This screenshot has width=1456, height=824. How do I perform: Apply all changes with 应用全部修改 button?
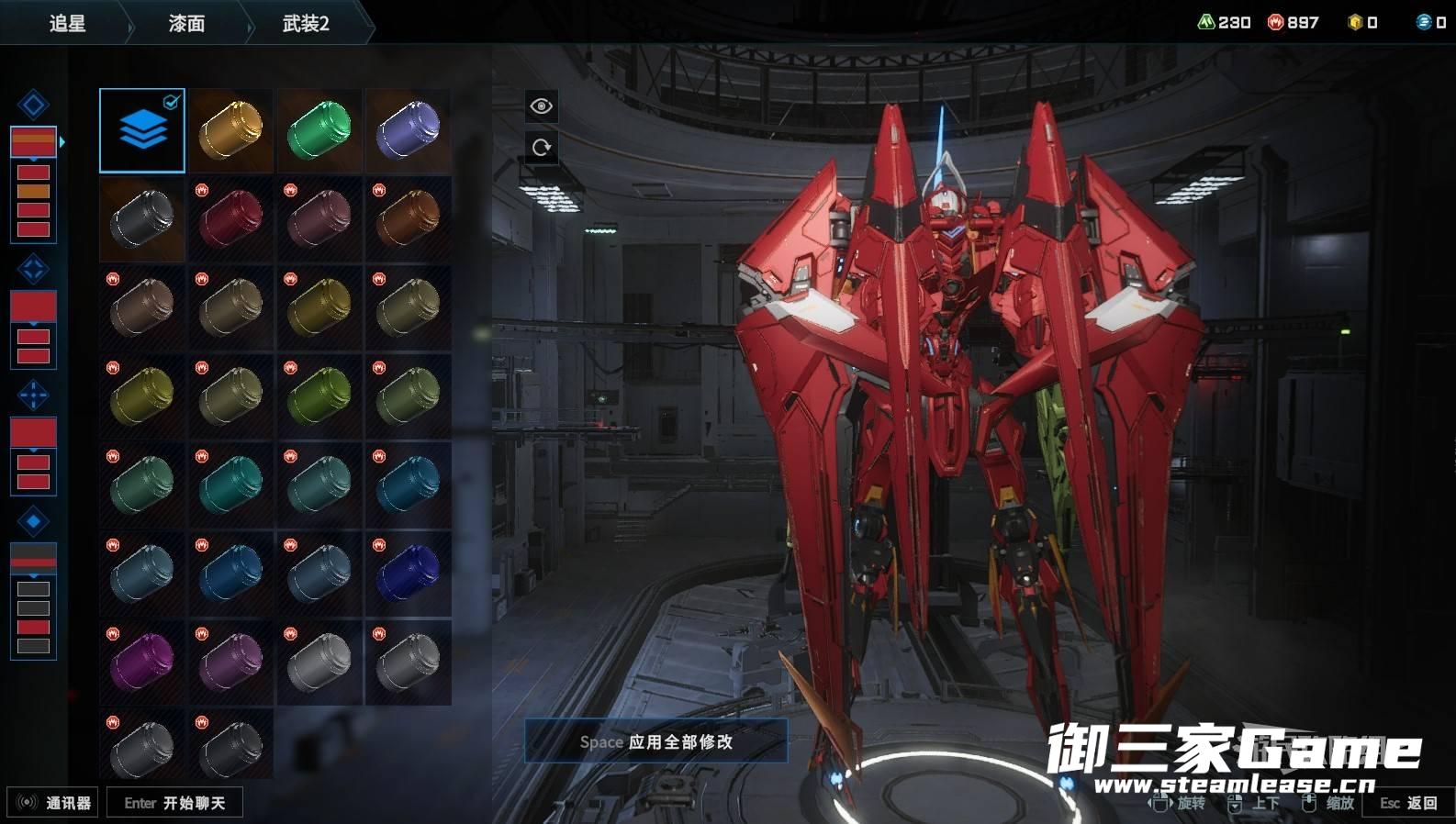655,741
